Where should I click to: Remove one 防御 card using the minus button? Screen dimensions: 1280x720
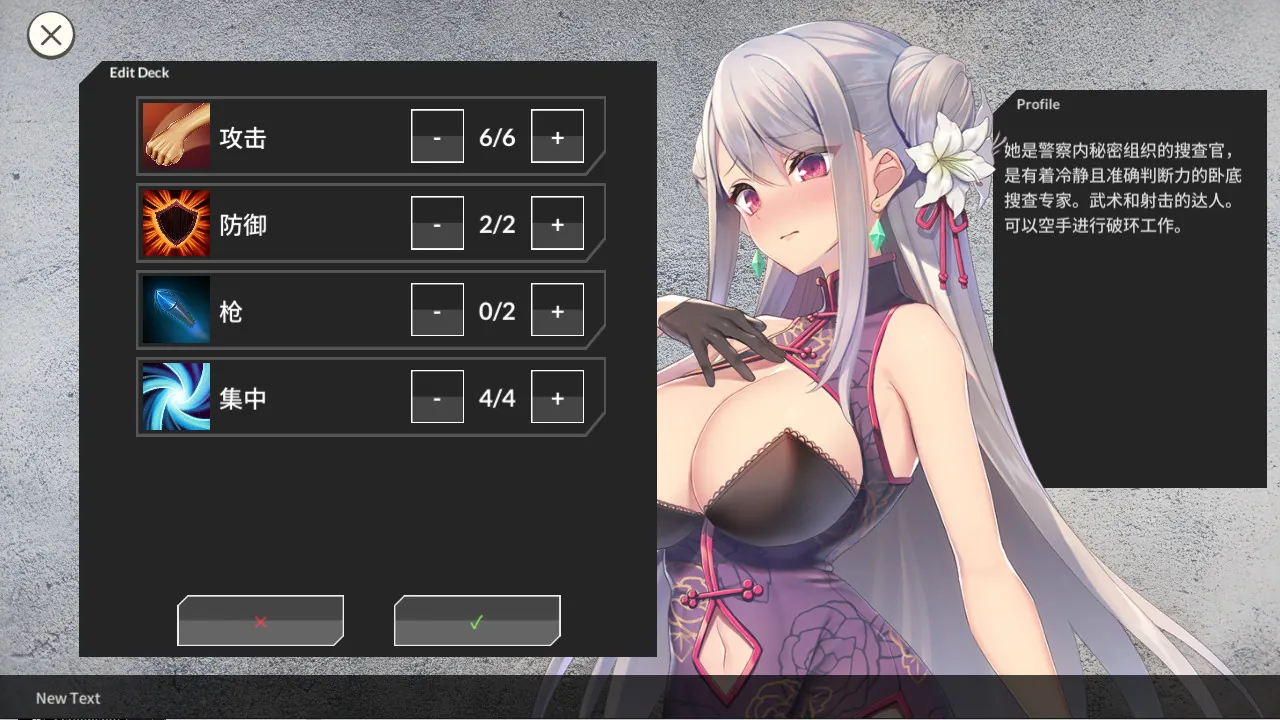click(437, 223)
